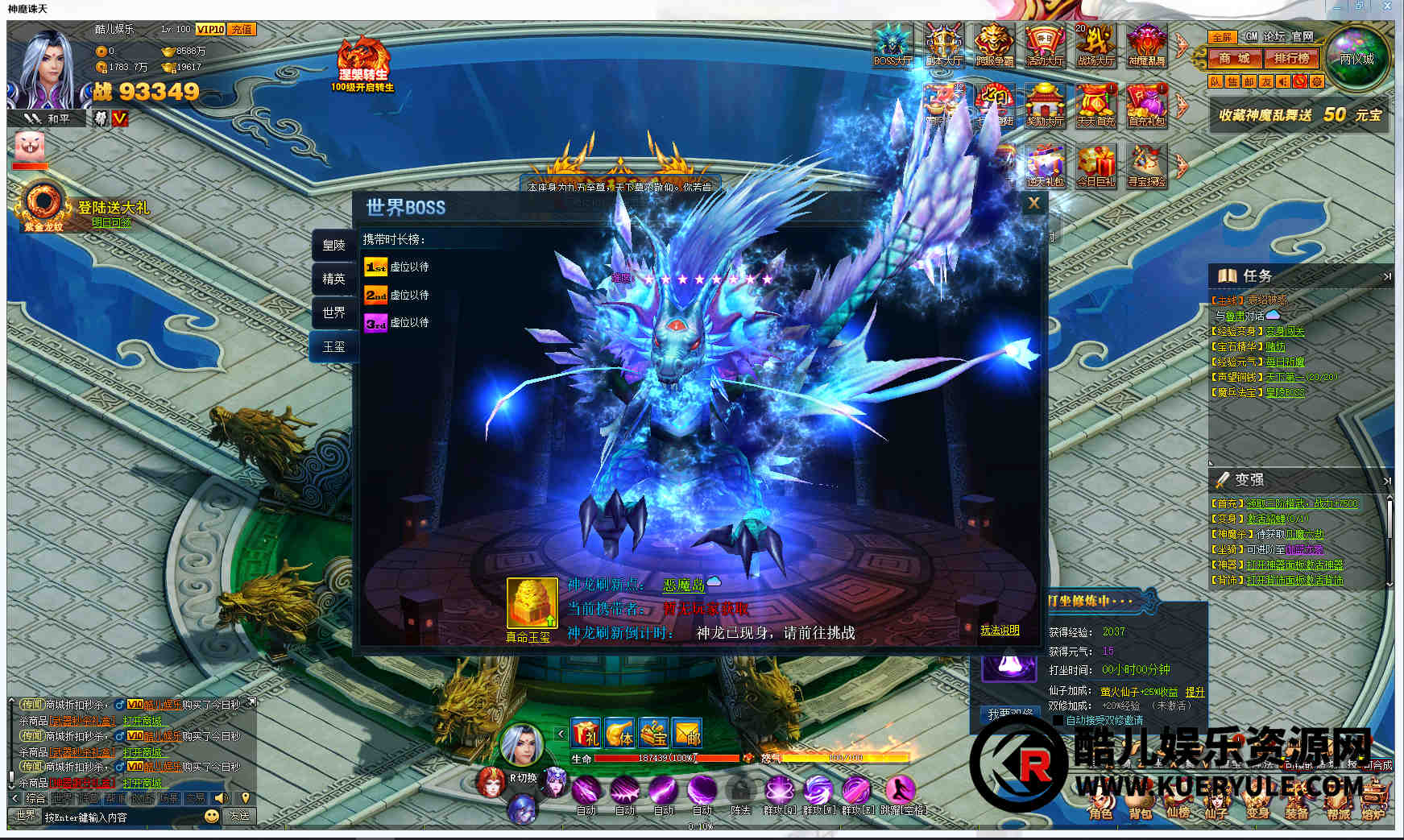1404x840 pixels.
Task: Activate the 跳跃 jump skill icon
Action: click(x=901, y=789)
